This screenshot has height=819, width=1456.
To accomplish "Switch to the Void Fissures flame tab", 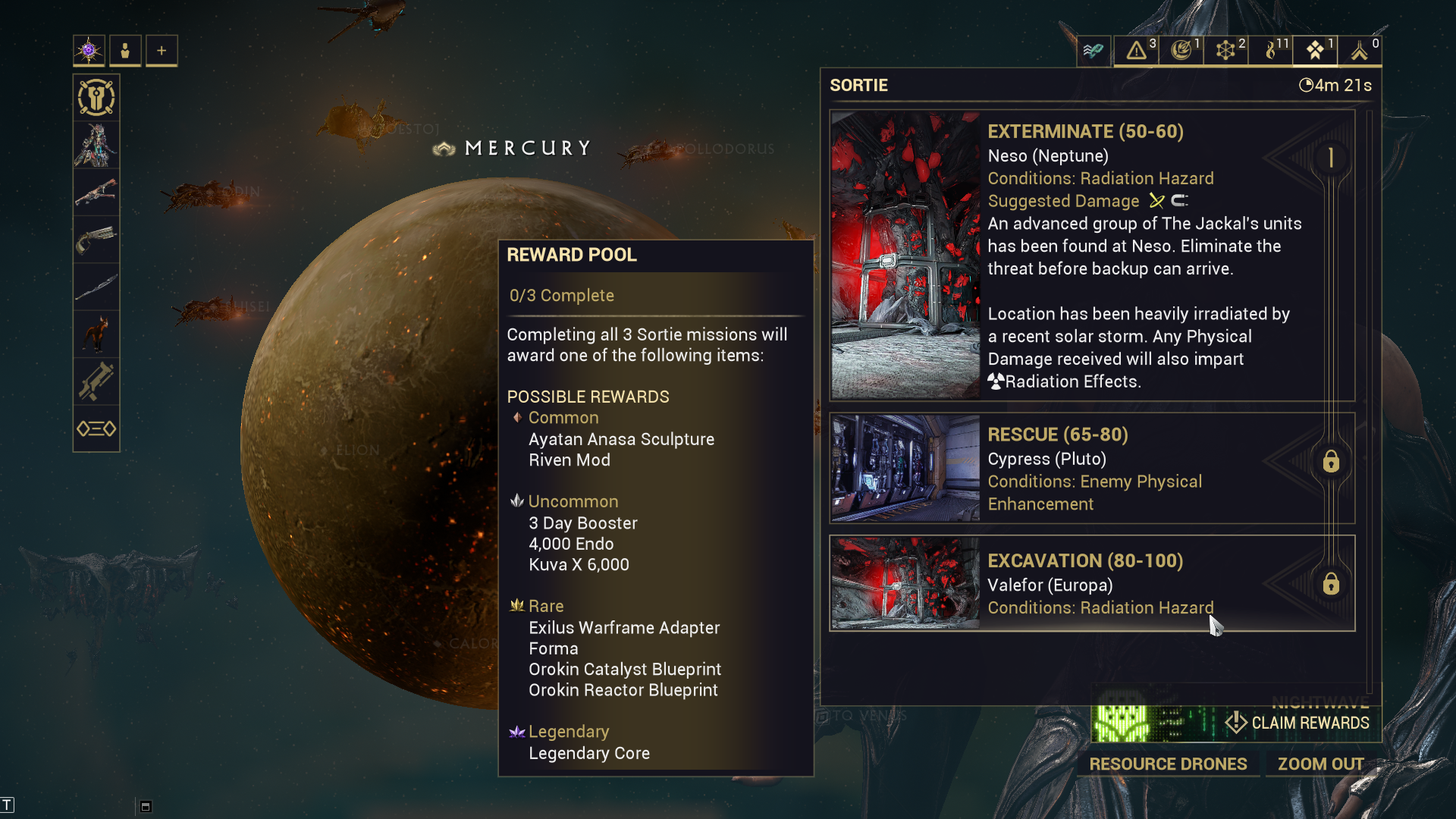I will [1271, 51].
